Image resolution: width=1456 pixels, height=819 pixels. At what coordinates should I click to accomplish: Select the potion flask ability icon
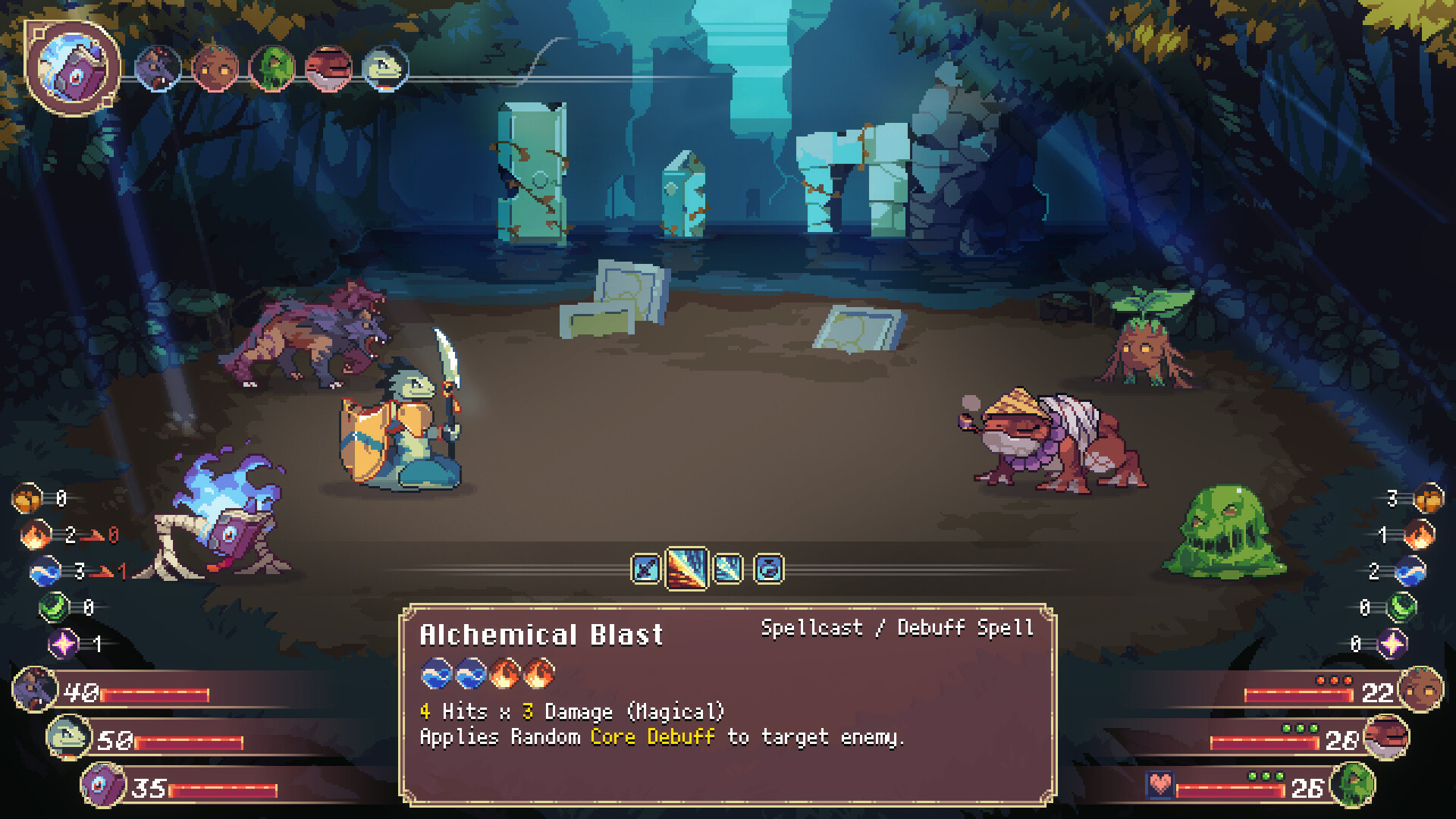coord(768,569)
